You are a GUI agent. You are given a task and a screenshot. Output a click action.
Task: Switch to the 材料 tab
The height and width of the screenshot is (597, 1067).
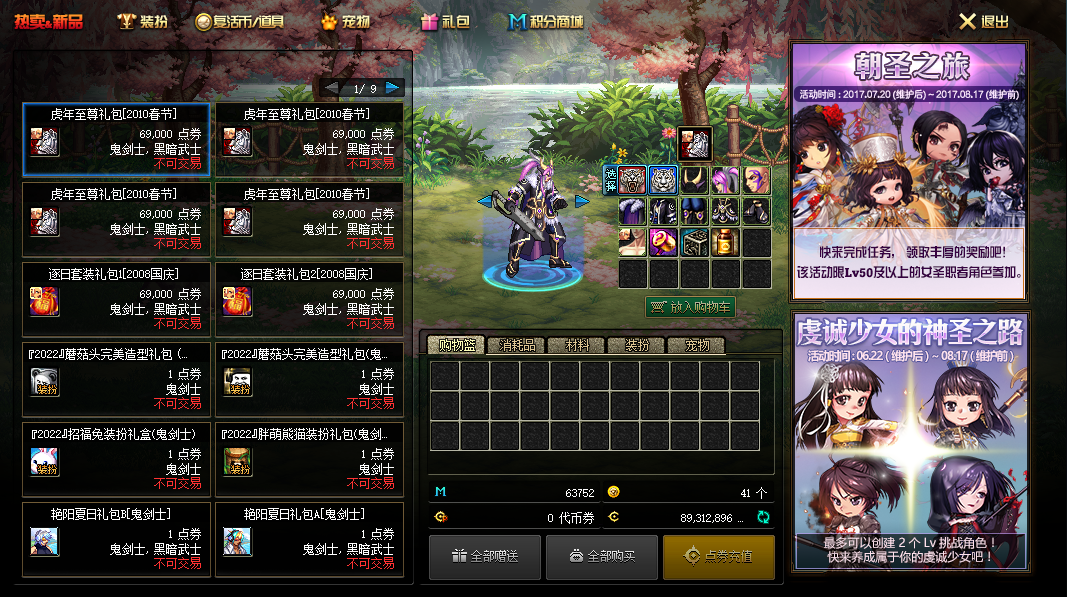point(576,345)
